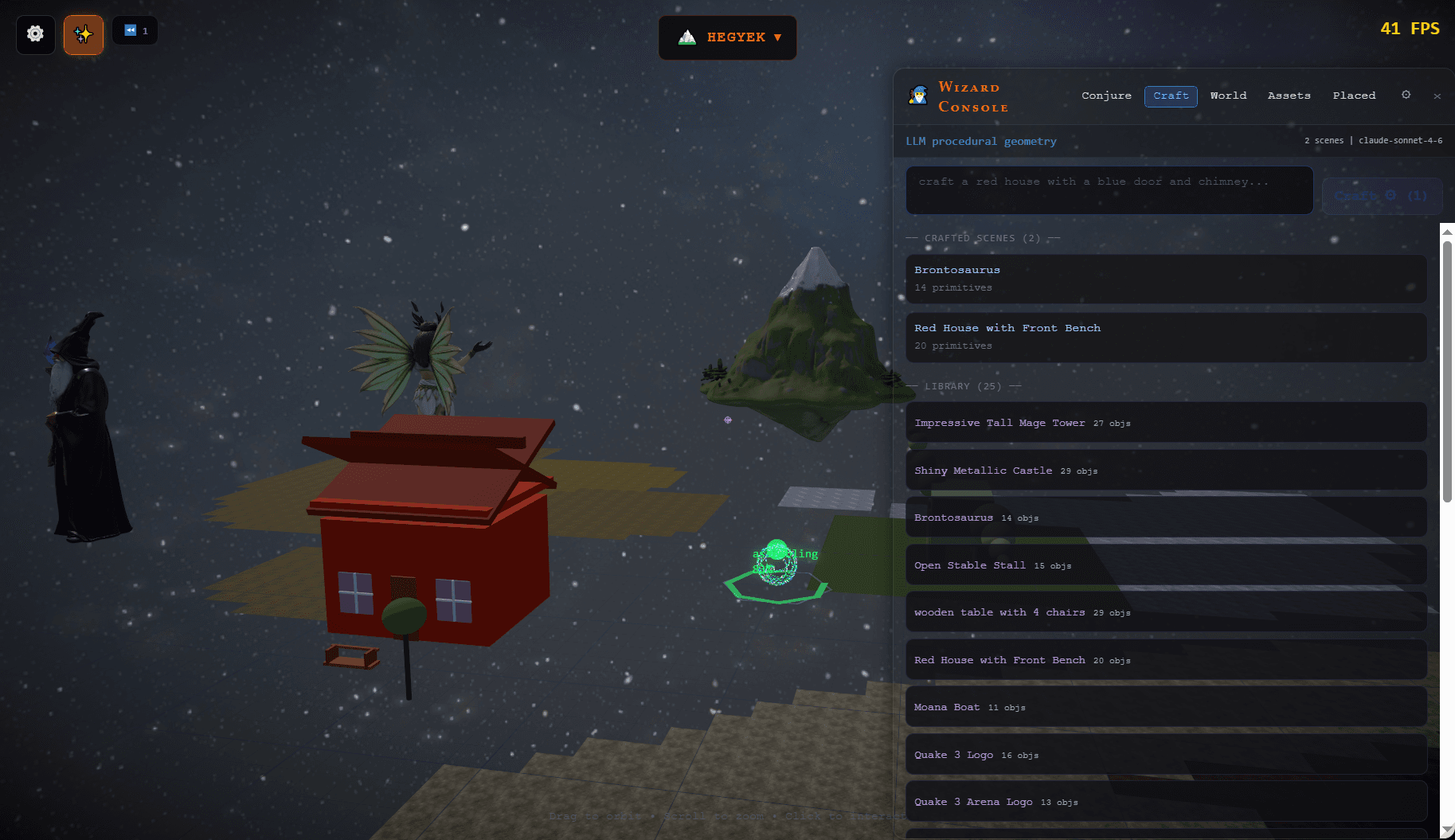Choose the Quake 3 Arena Logo entry
The width and height of the screenshot is (1455, 840).
point(1165,802)
